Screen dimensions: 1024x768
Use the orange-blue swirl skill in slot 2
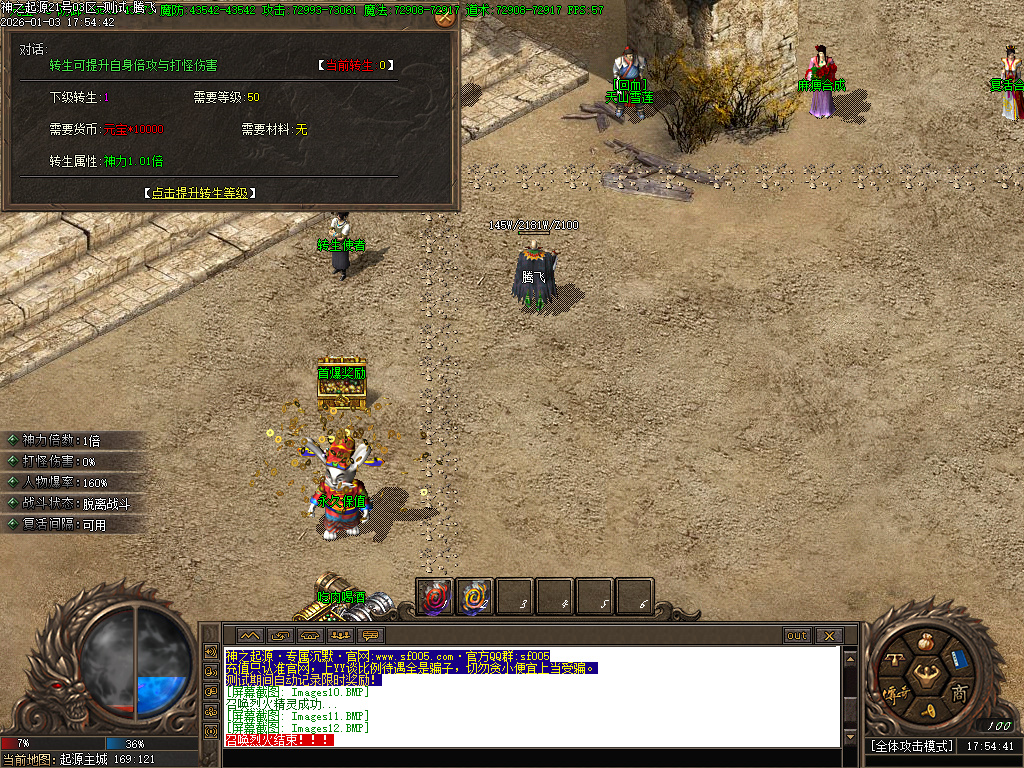coord(475,597)
